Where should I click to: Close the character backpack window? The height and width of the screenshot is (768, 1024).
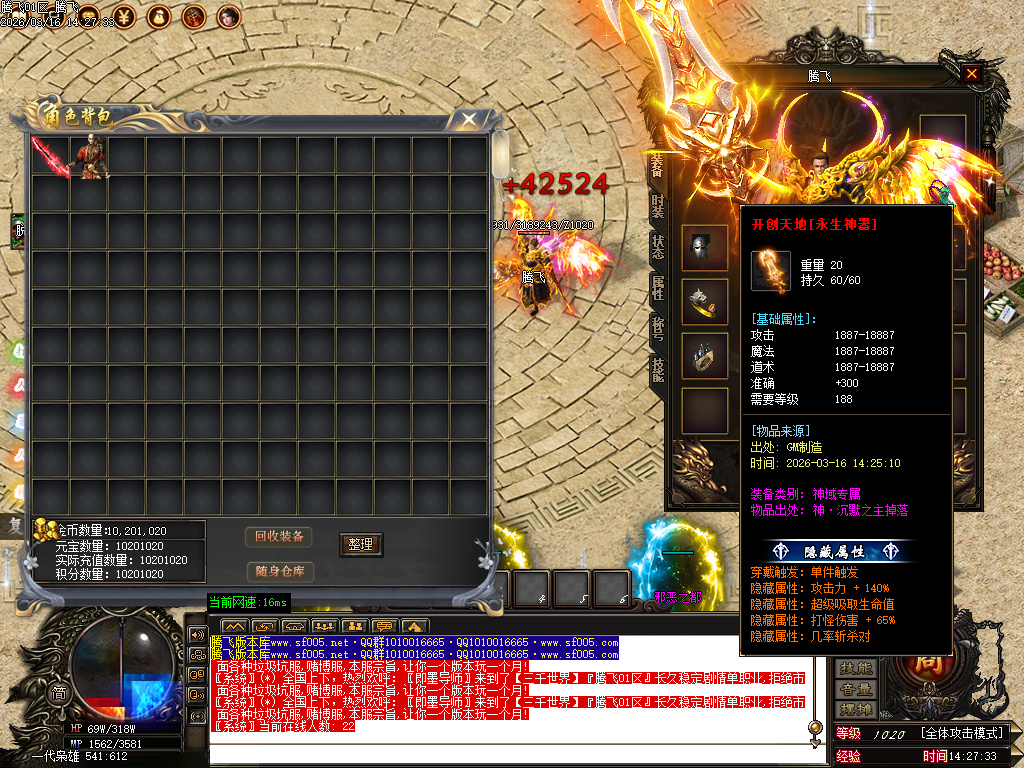coord(468,120)
